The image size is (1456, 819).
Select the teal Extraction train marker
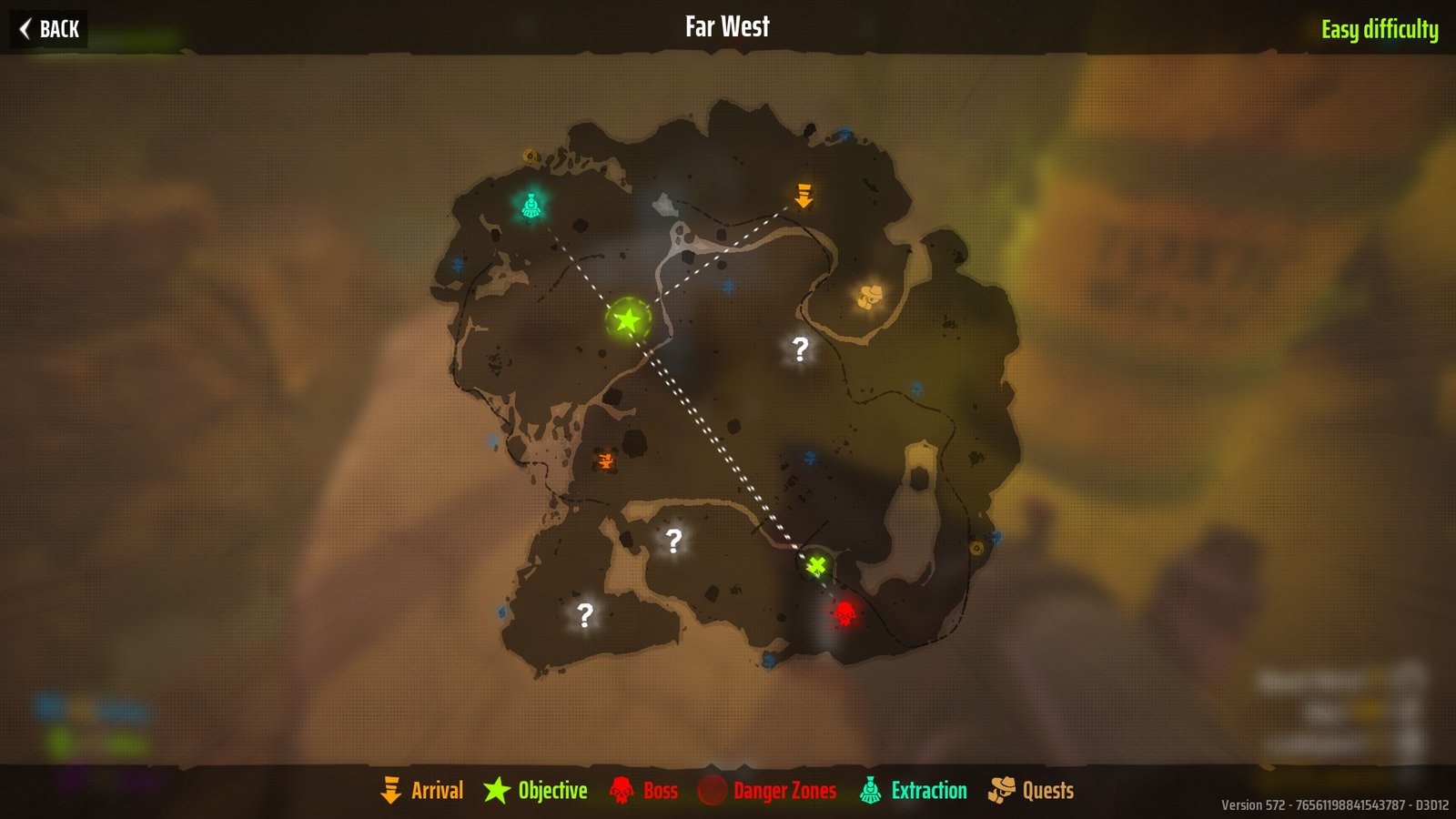[531, 206]
